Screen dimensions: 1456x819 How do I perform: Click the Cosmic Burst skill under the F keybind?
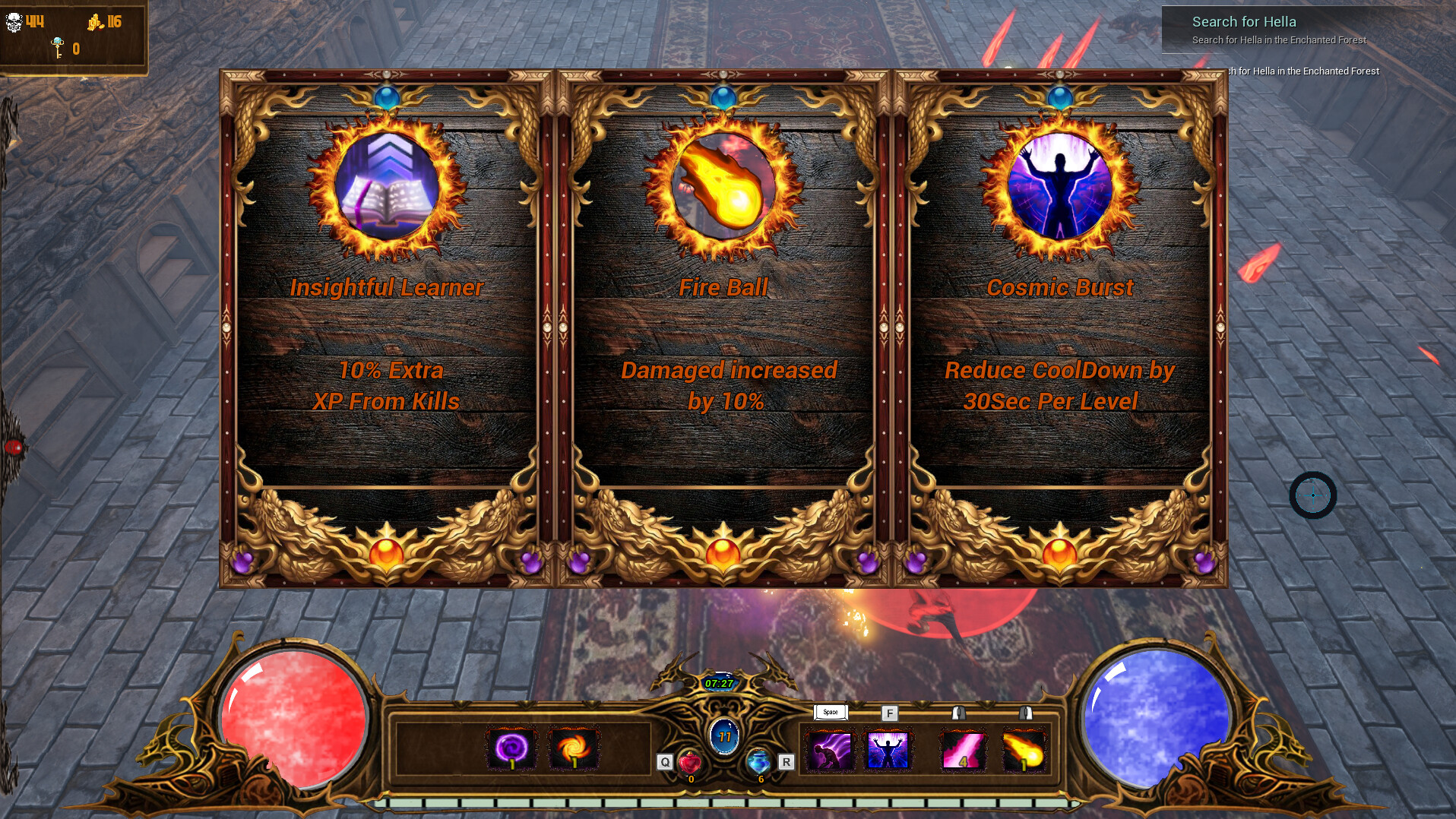click(890, 748)
